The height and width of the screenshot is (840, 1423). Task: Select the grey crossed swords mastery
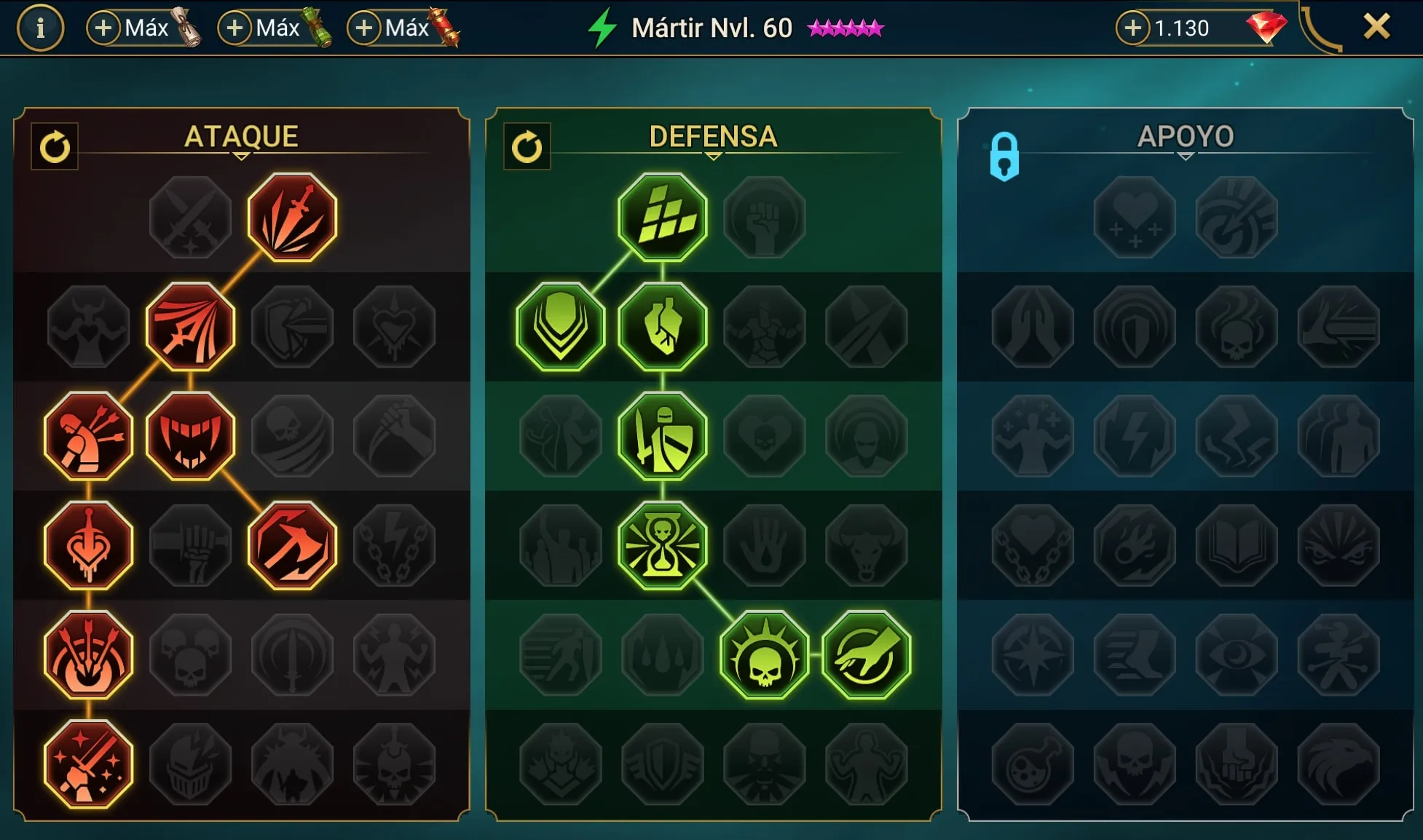[190, 217]
